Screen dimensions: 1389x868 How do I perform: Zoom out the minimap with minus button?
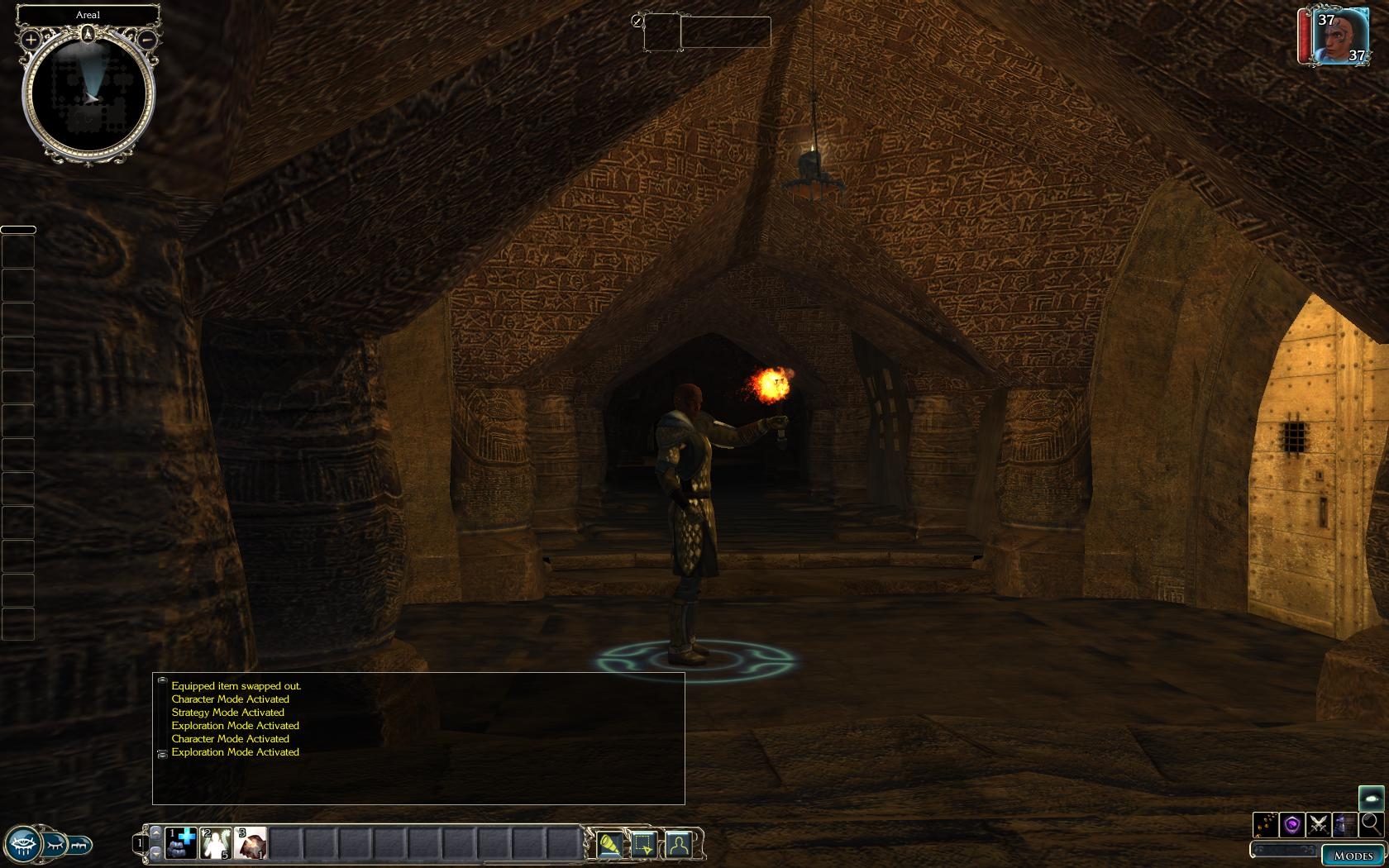click(x=146, y=39)
